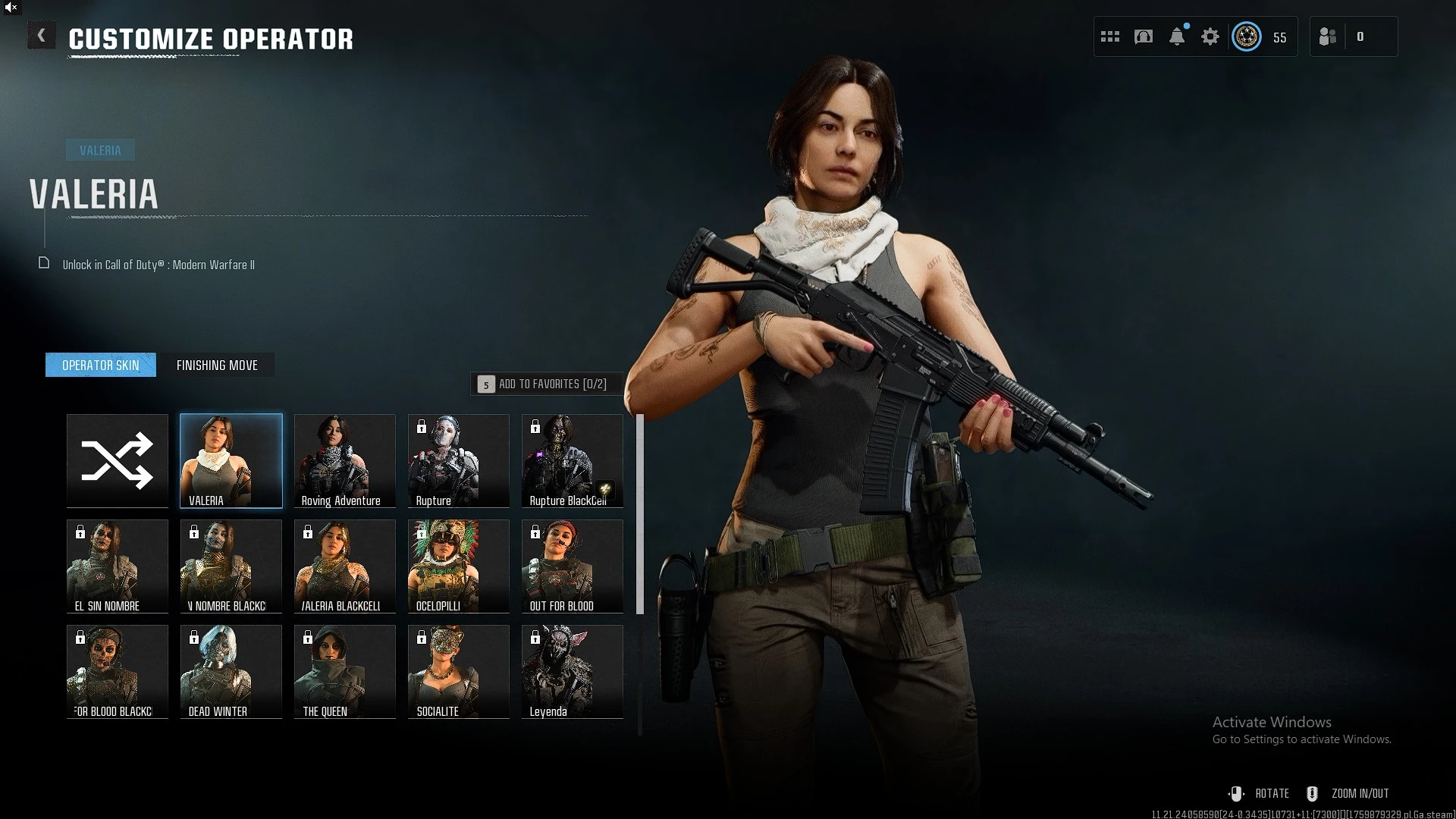Choose the Out For Blood skin
Screen dimensions: 1456x819
pyautogui.click(x=573, y=566)
